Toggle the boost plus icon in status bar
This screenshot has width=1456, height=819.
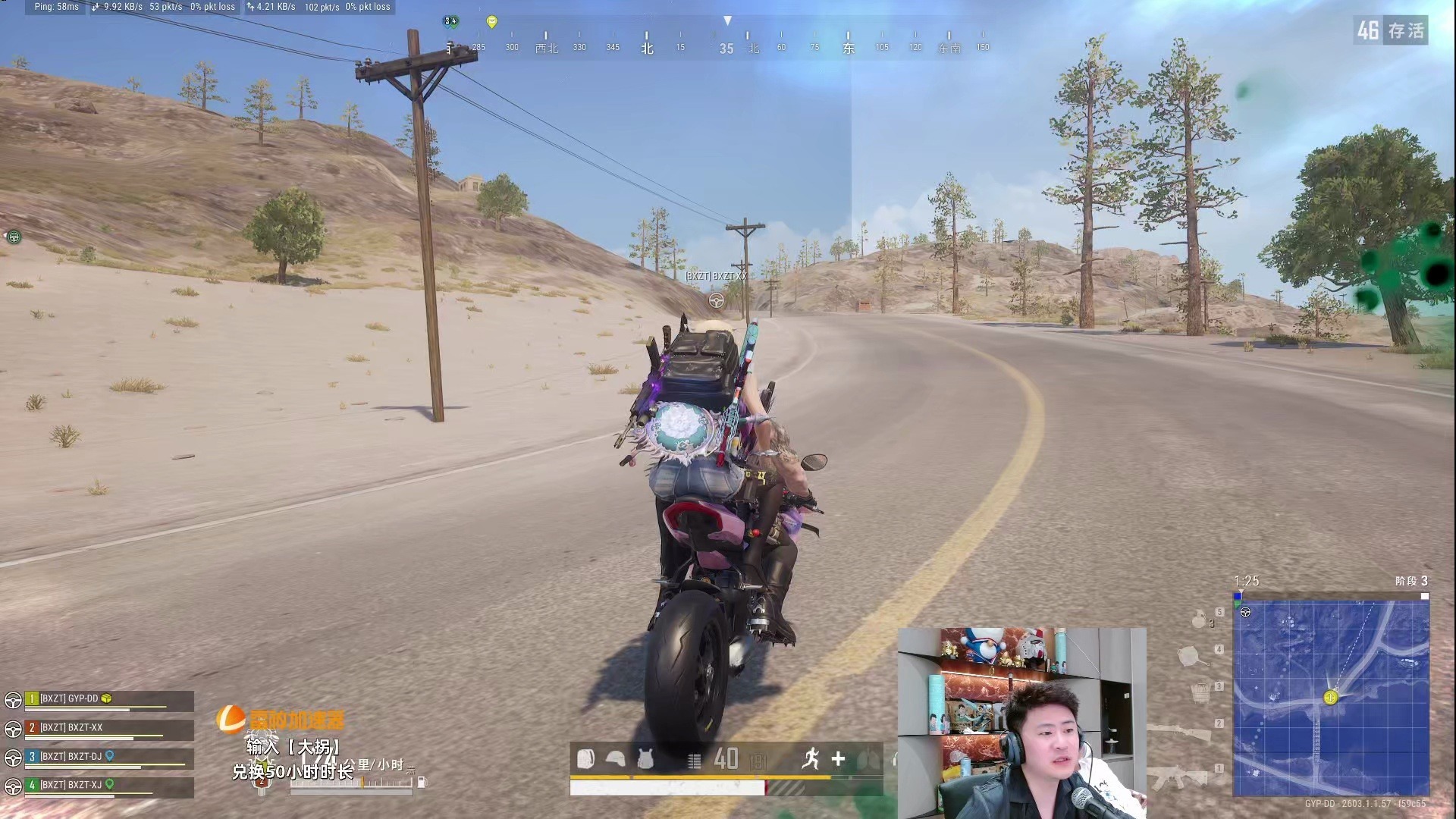[x=838, y=758]
